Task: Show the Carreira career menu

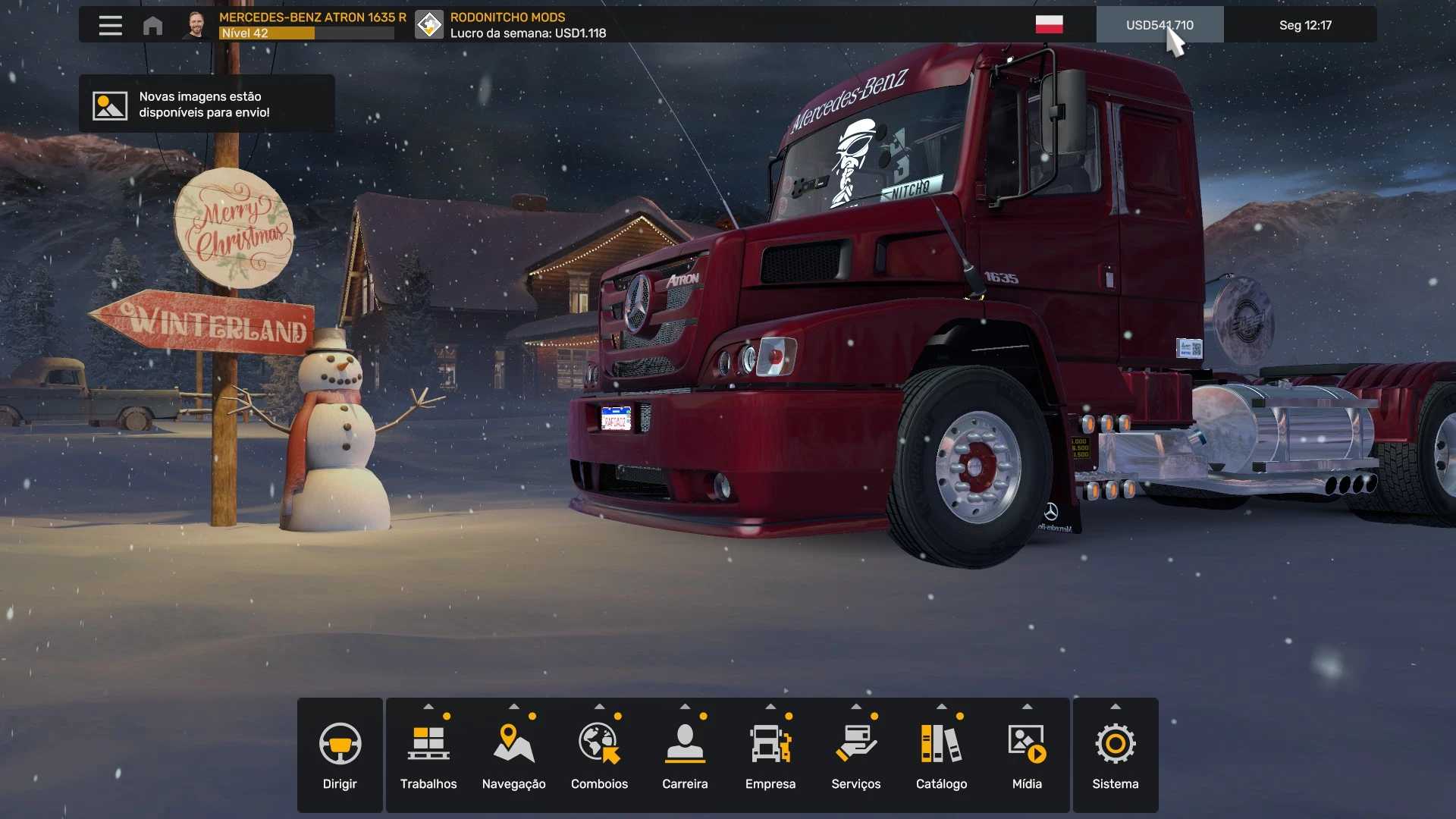Action: click(685, 755)
